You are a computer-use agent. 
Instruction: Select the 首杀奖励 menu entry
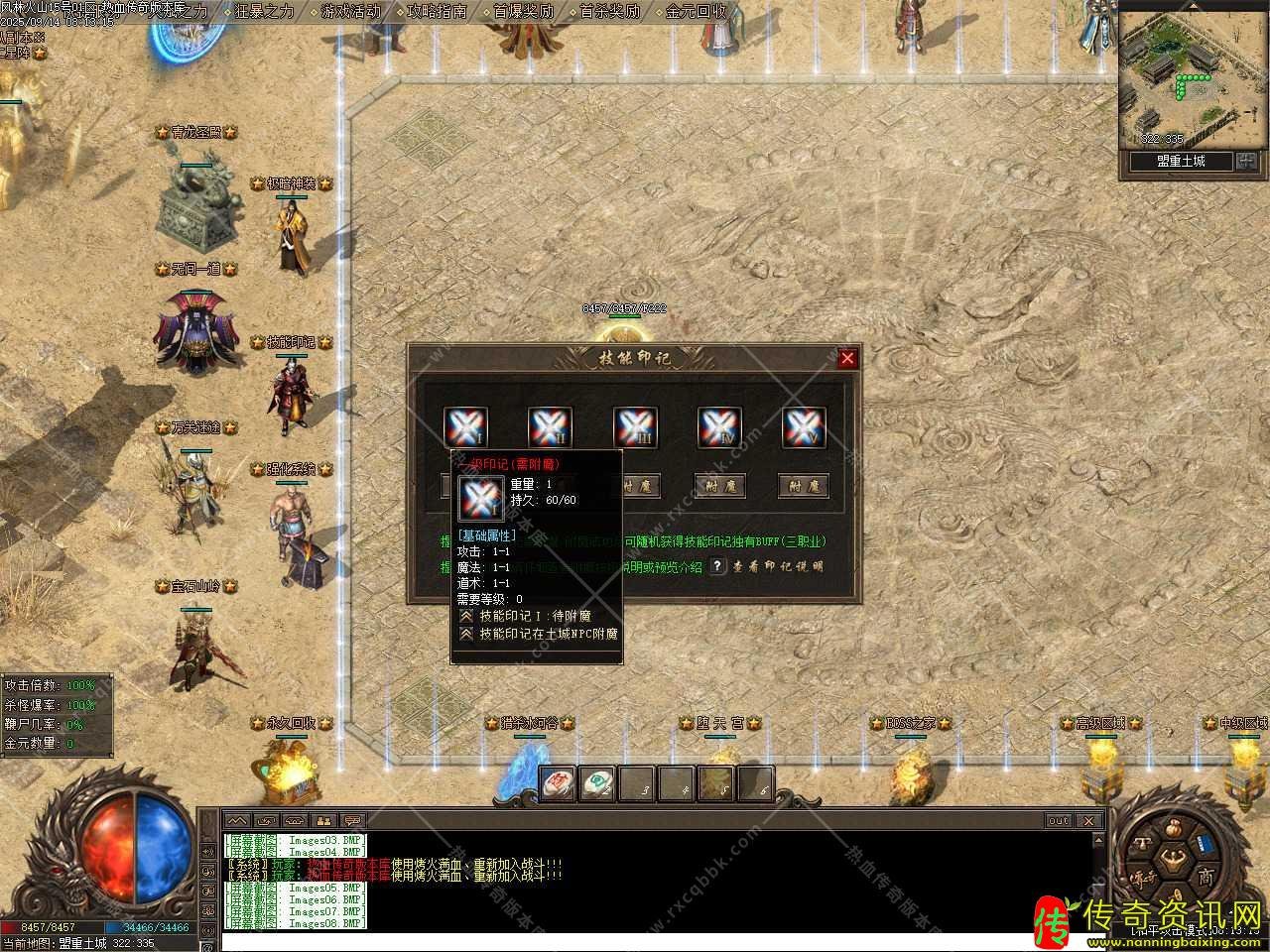[610, 12]
